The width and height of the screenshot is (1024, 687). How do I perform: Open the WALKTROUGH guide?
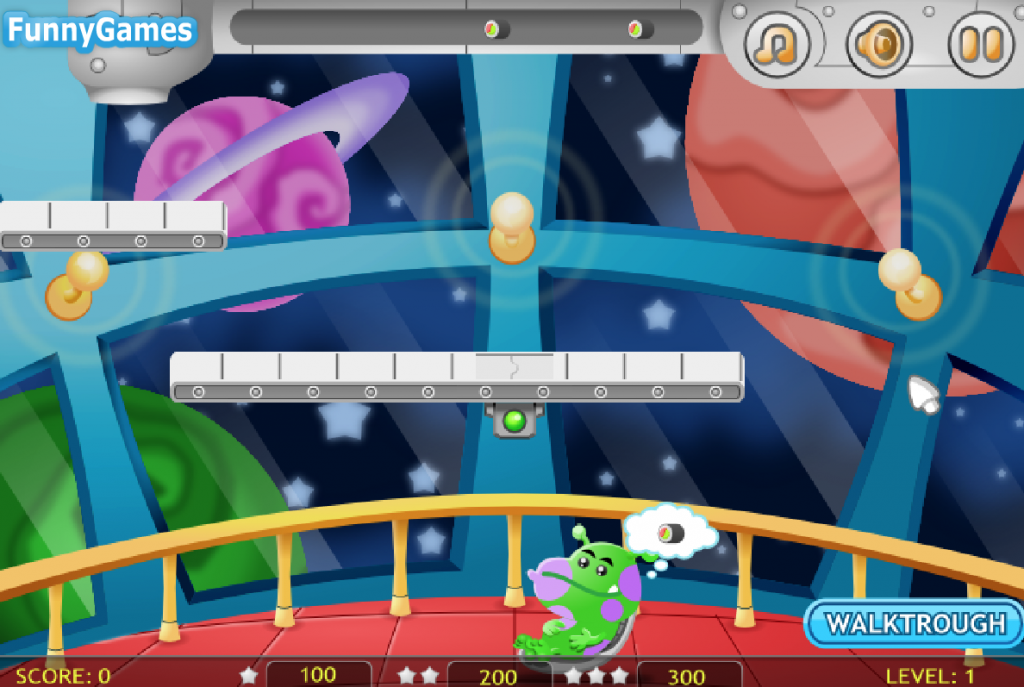point(914,624)
